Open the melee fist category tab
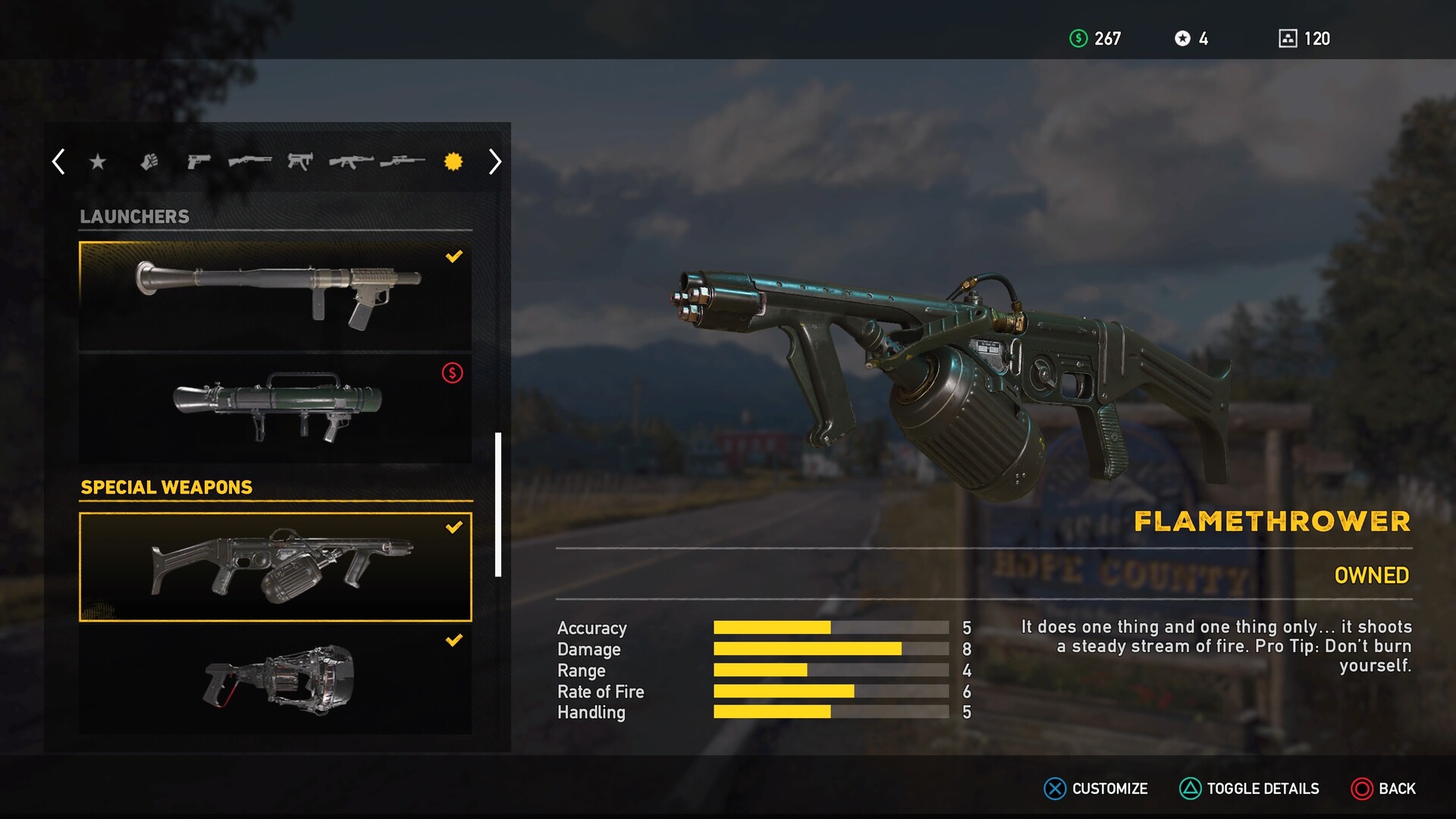1456x819 pixels. point(149,162)
